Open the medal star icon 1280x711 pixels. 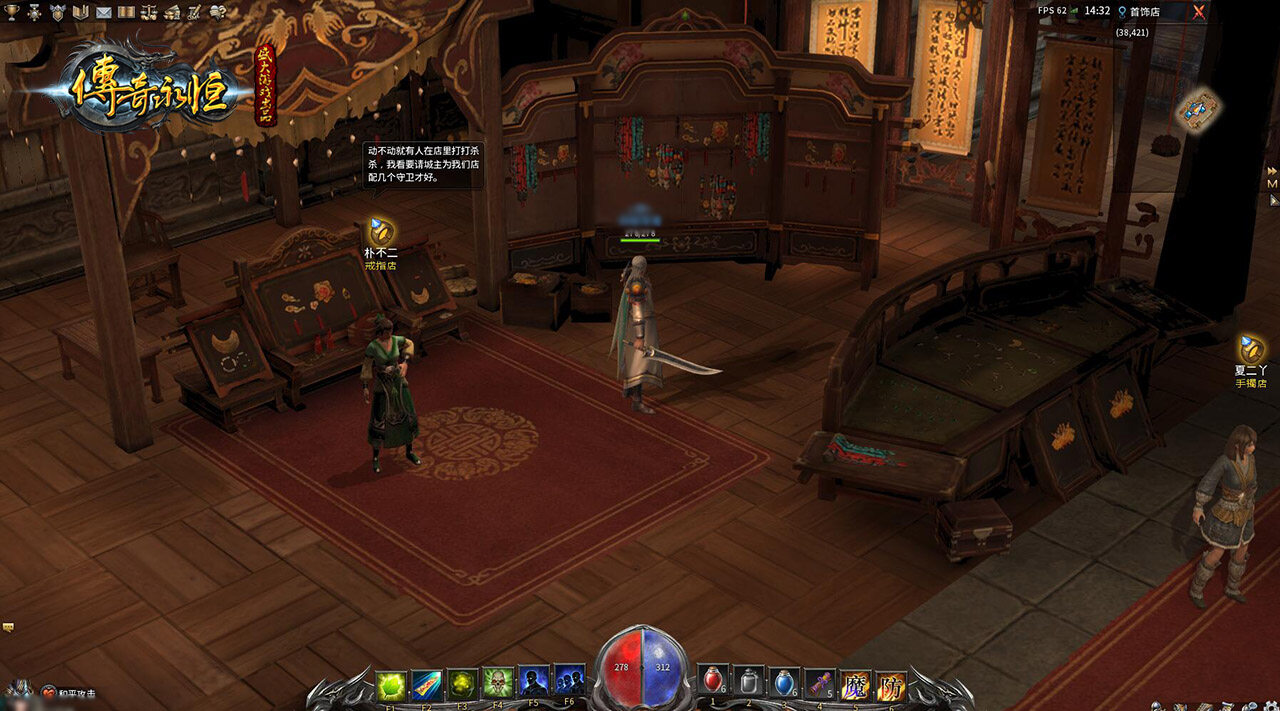pyautogui.click(x=34, y=12)
